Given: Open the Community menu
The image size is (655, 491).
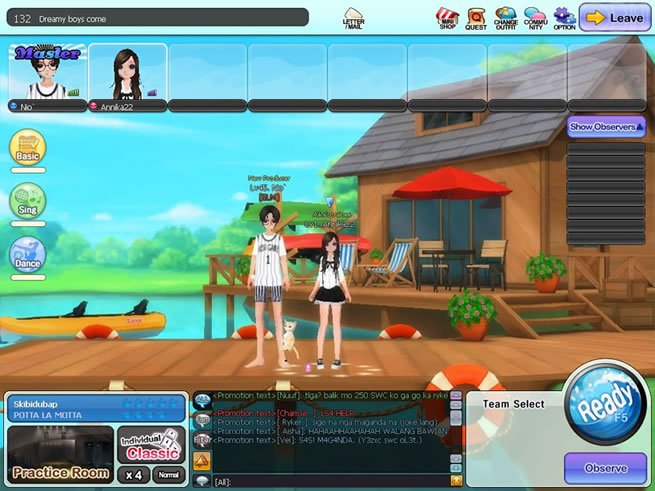Looking at the screenshot, I should (535, 17).
